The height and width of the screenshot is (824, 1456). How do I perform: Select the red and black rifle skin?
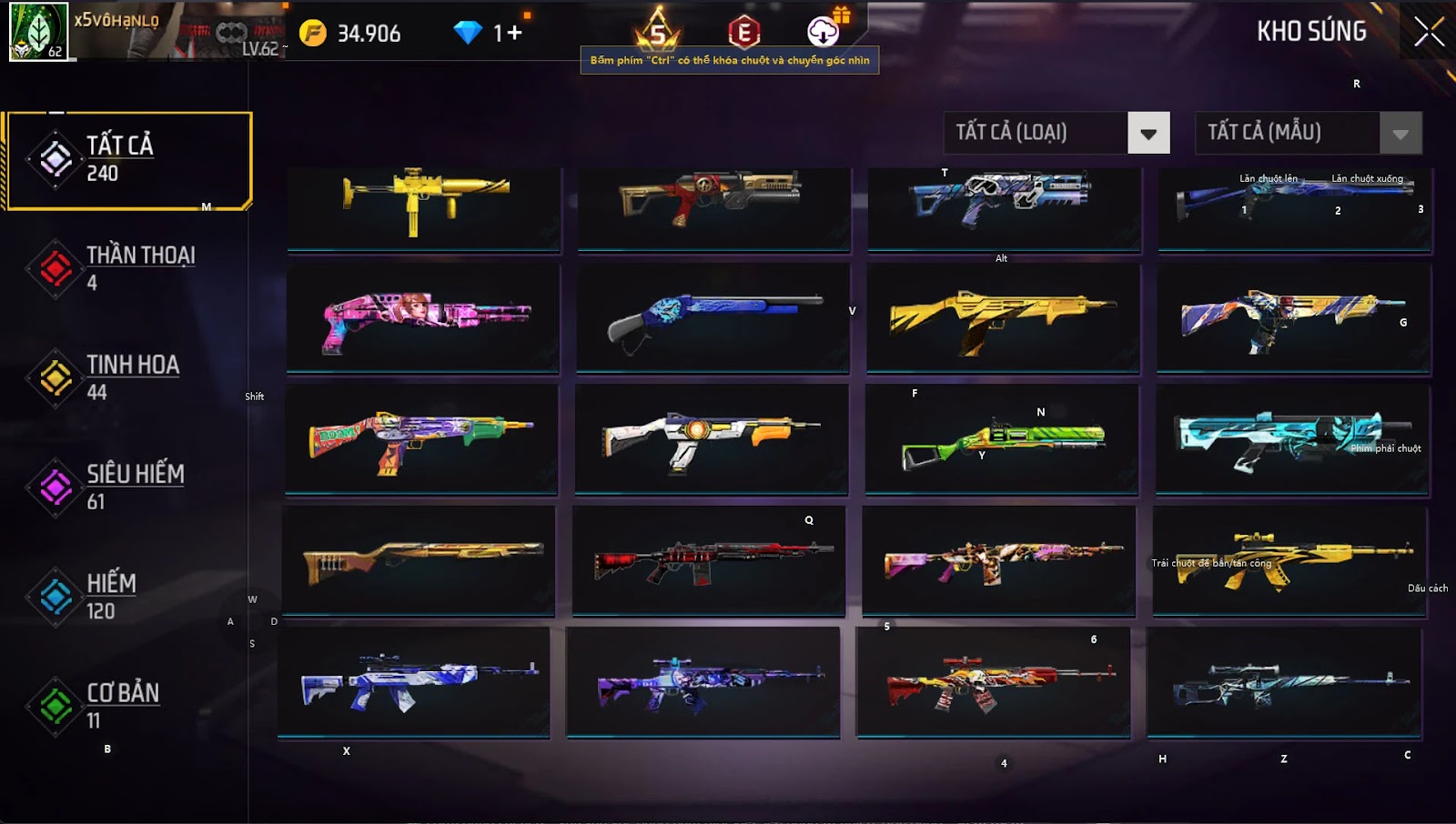coord(709,561)
